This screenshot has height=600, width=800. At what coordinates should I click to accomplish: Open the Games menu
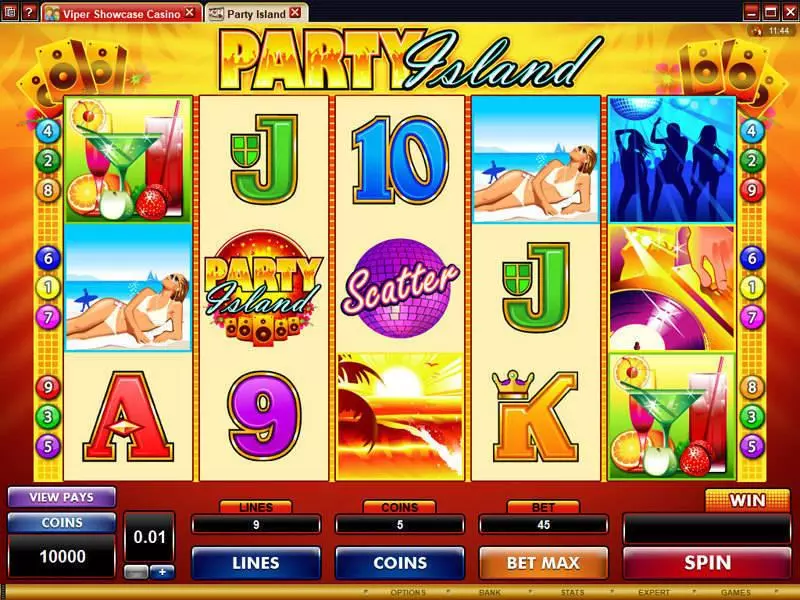pyautogui.click(x=735, y=592)
